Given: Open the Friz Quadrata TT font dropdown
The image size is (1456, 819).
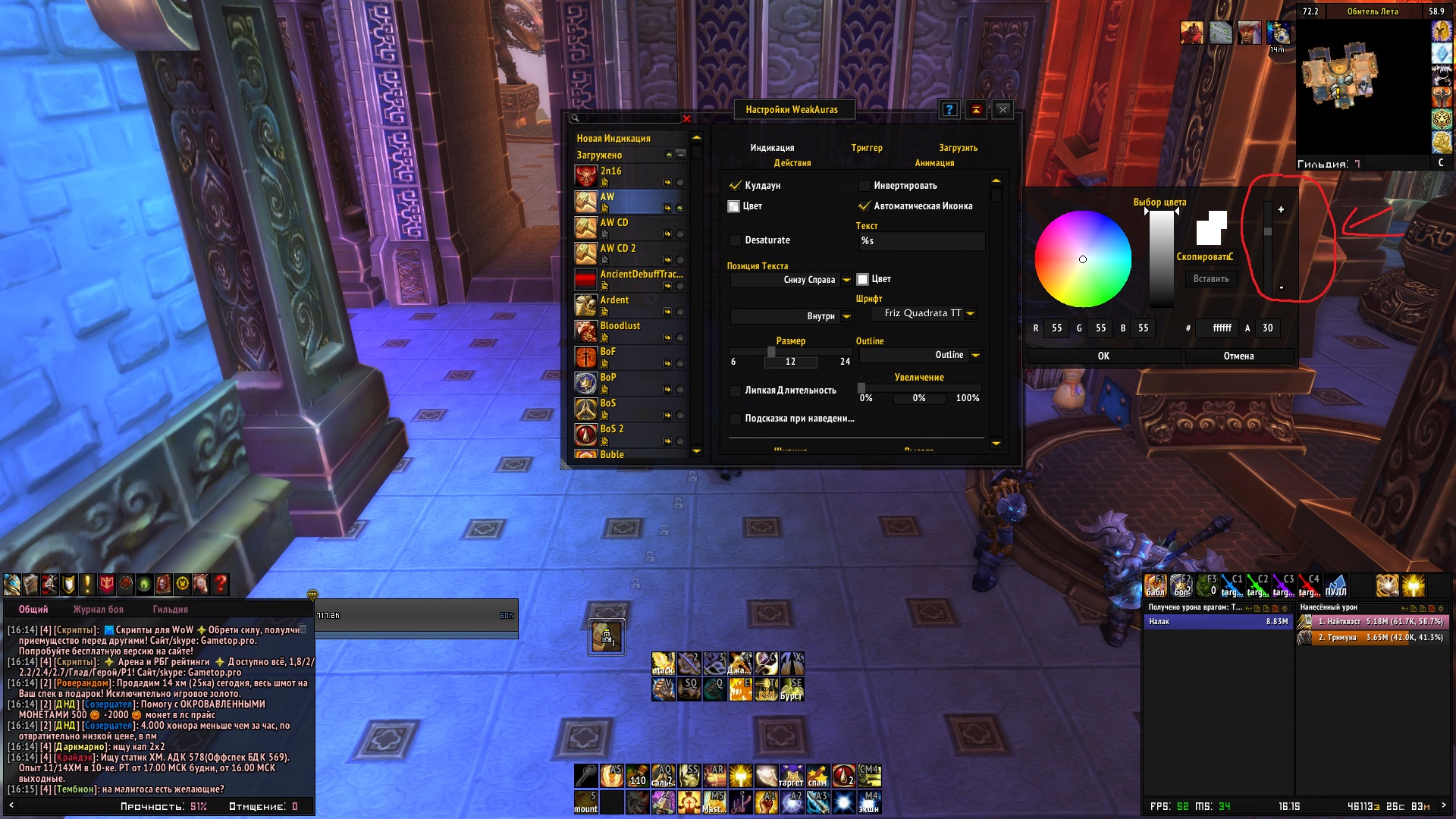Looking at the screenshot, I should (970, 314).
